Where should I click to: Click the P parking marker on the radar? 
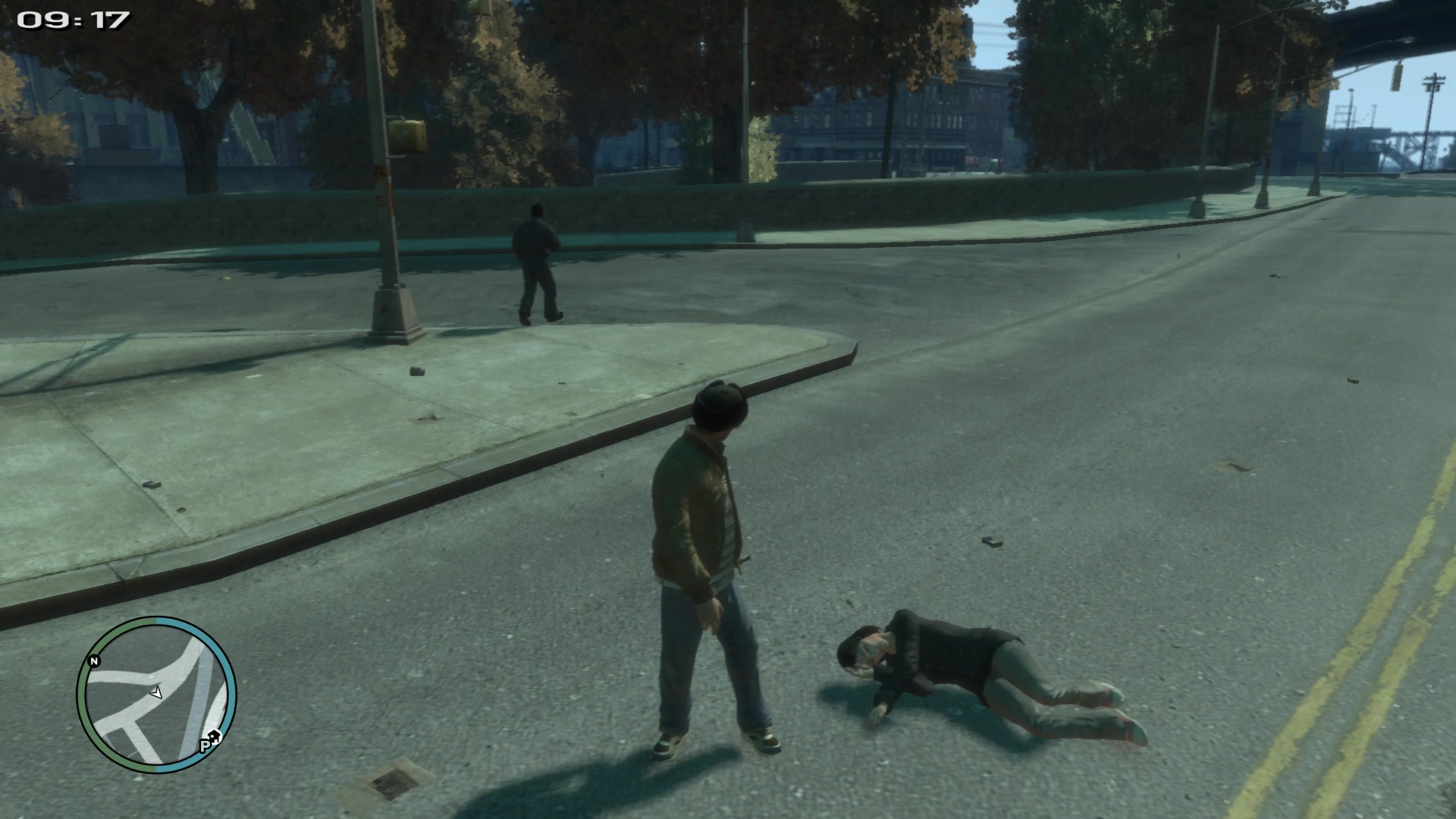pyautogui.click(x=205, y=746)
